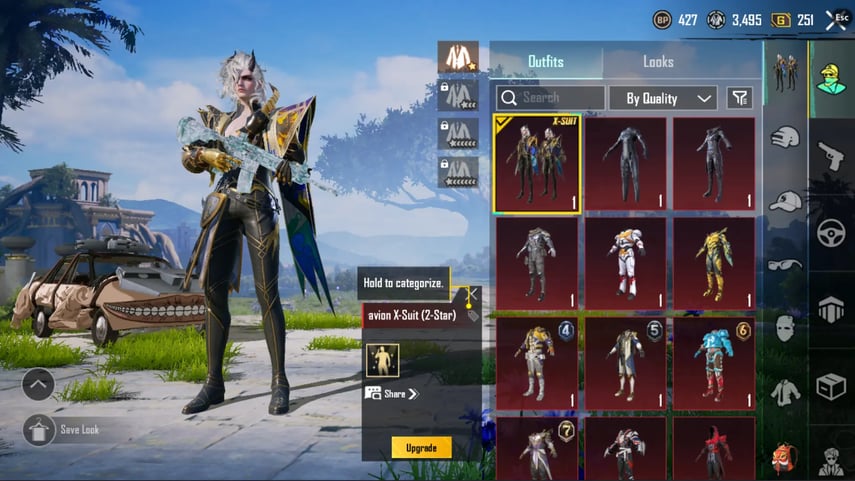Upgrade the X-Suit with the yellow button

coord(421,447)
